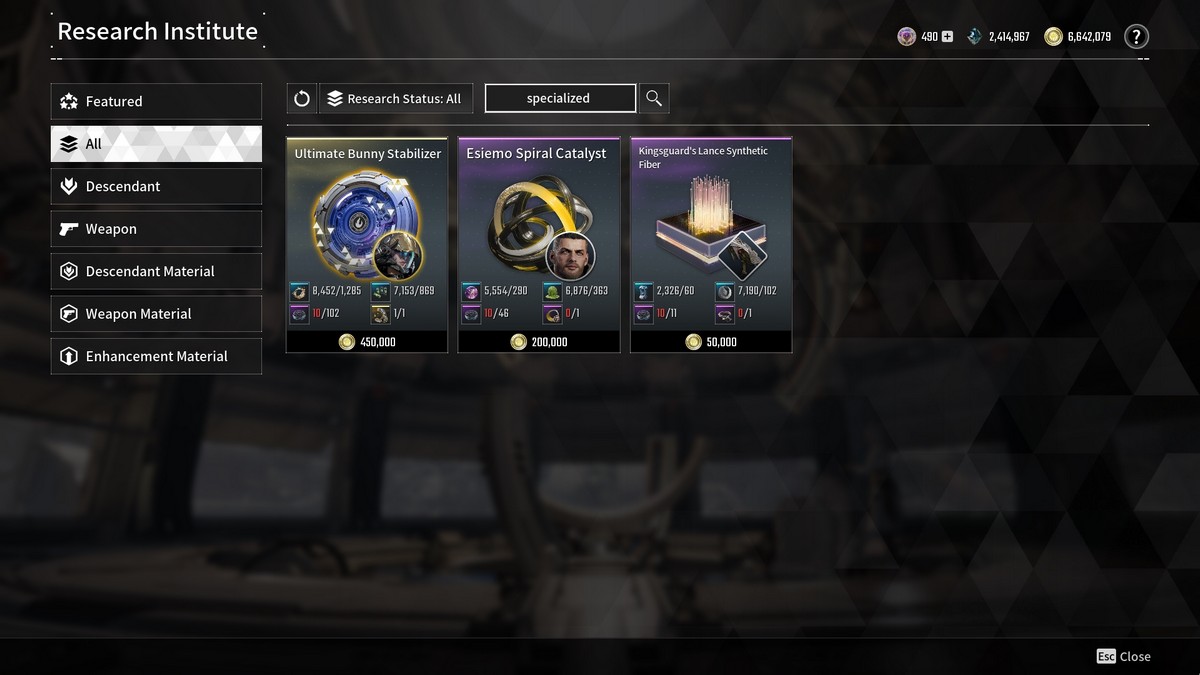
Task: Open the Research Status filter dropdown
Action: click(395, 98)
